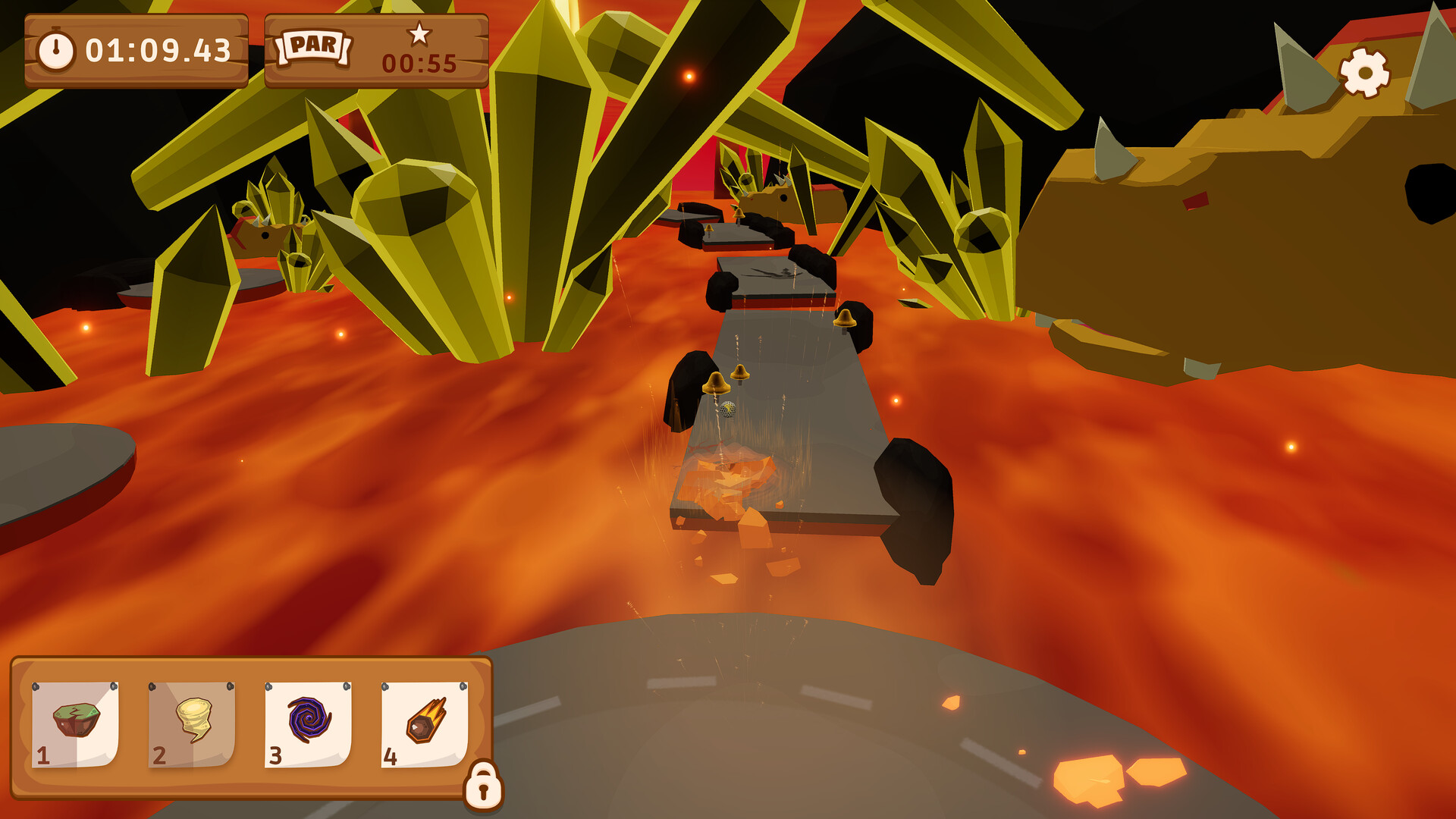Click the elapsed time display showing 01:09.43
The width and height of the screenshot is (1456, 819).
pos(159,51)
